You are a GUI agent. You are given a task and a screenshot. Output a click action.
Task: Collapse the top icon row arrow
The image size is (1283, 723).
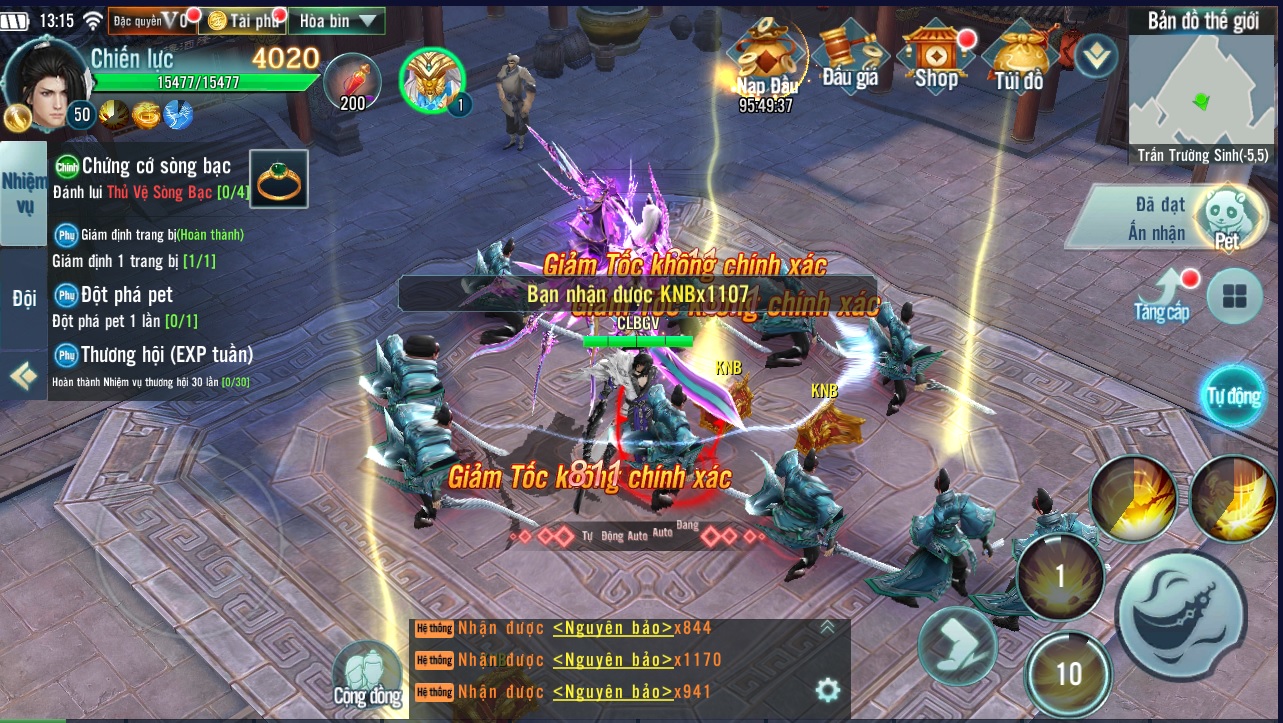point(1097,56)
